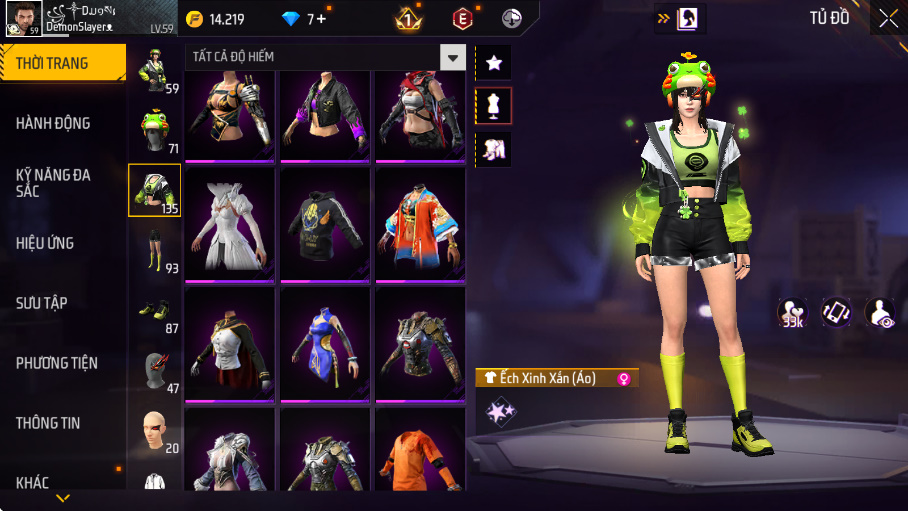The width and height of the screenshot is (908, 511).
Task: Choose the shorts bottoms category
Action: [x=154, y=250]
